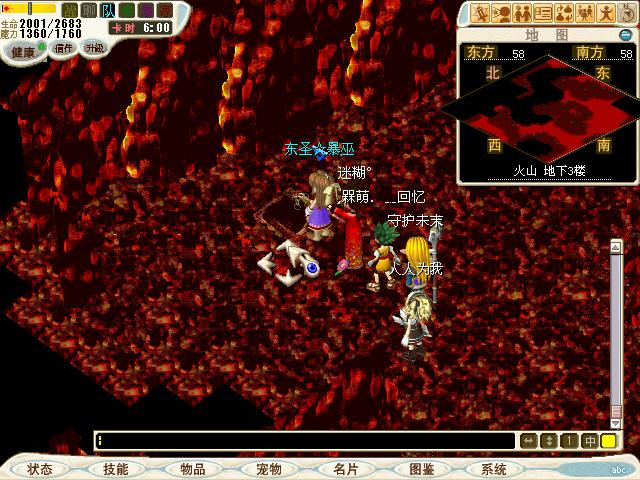Click the 升级 level-up button
Viewport: 640px width, 480px height.
(x=95, y=48)
